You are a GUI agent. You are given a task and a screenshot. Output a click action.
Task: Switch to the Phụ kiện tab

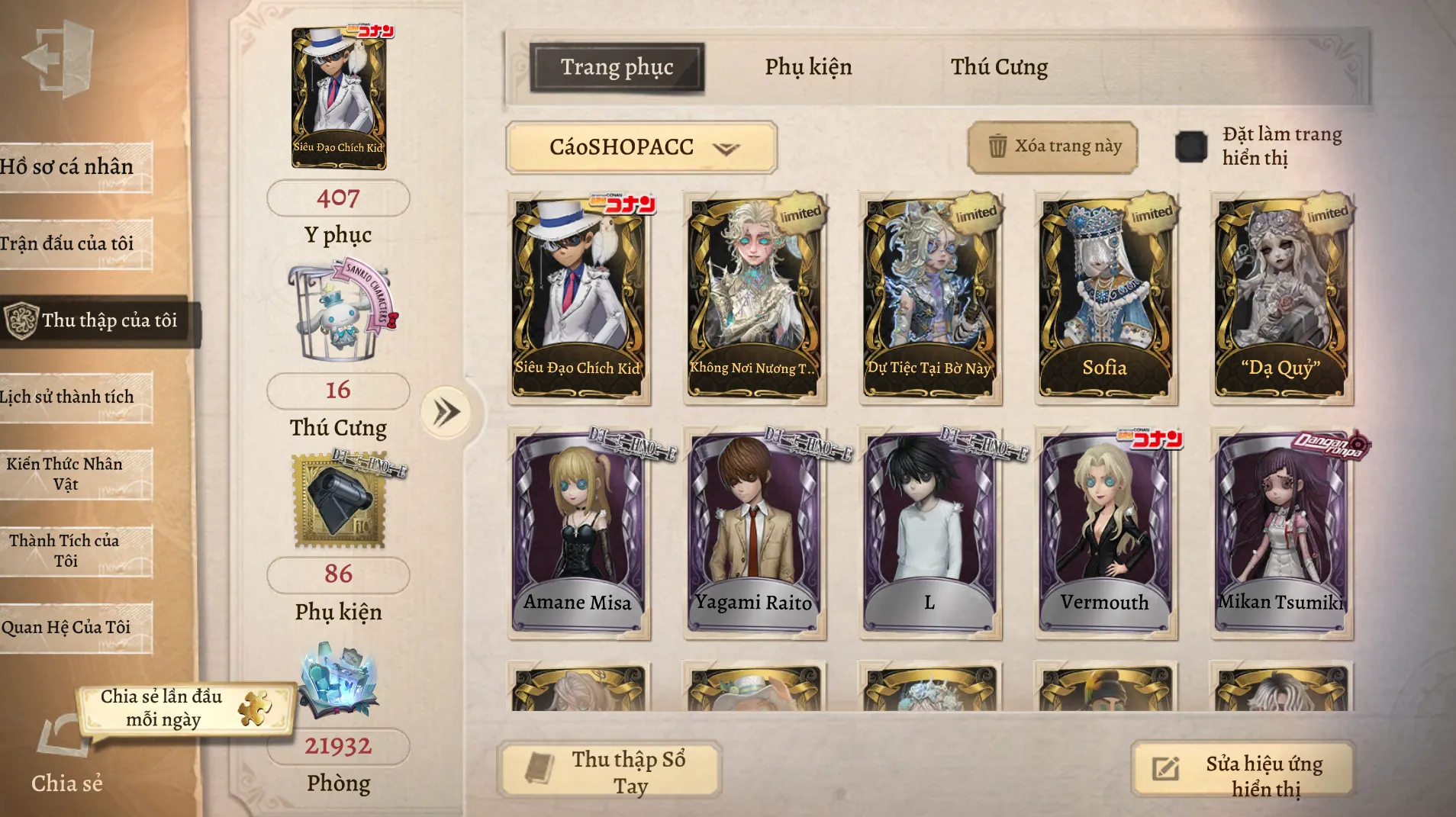pyautogui.click(x=808, y=67)
